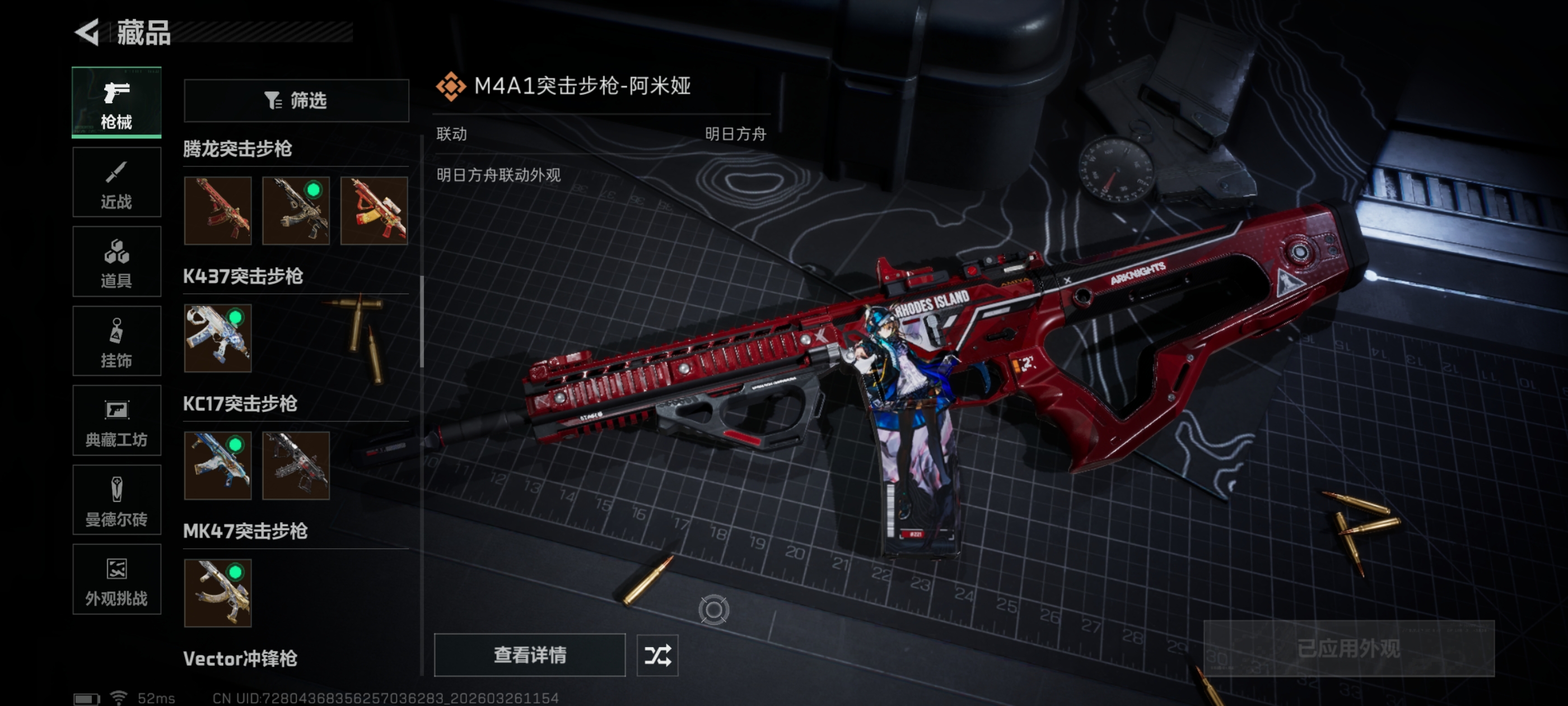Select the dark grey KC17突击步枪 skin
Viewport: 1568px width, 706px height.
click(296, 466)
